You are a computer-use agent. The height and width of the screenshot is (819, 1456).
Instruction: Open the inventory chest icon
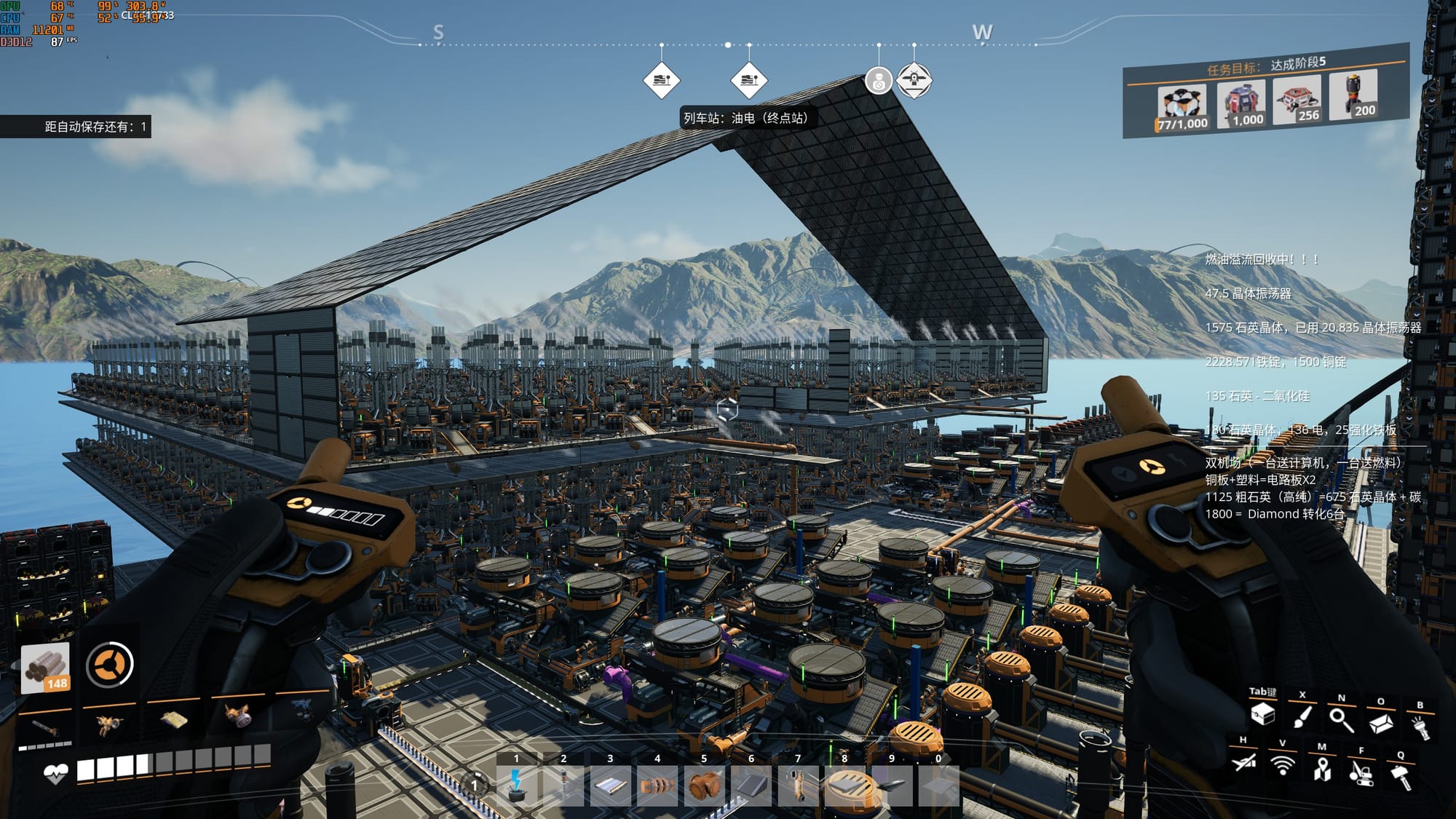point(1262,713)
